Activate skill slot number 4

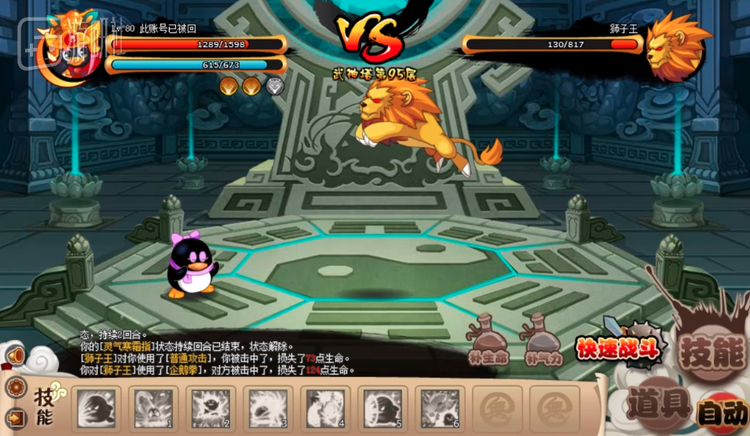(x=327, y=408)
